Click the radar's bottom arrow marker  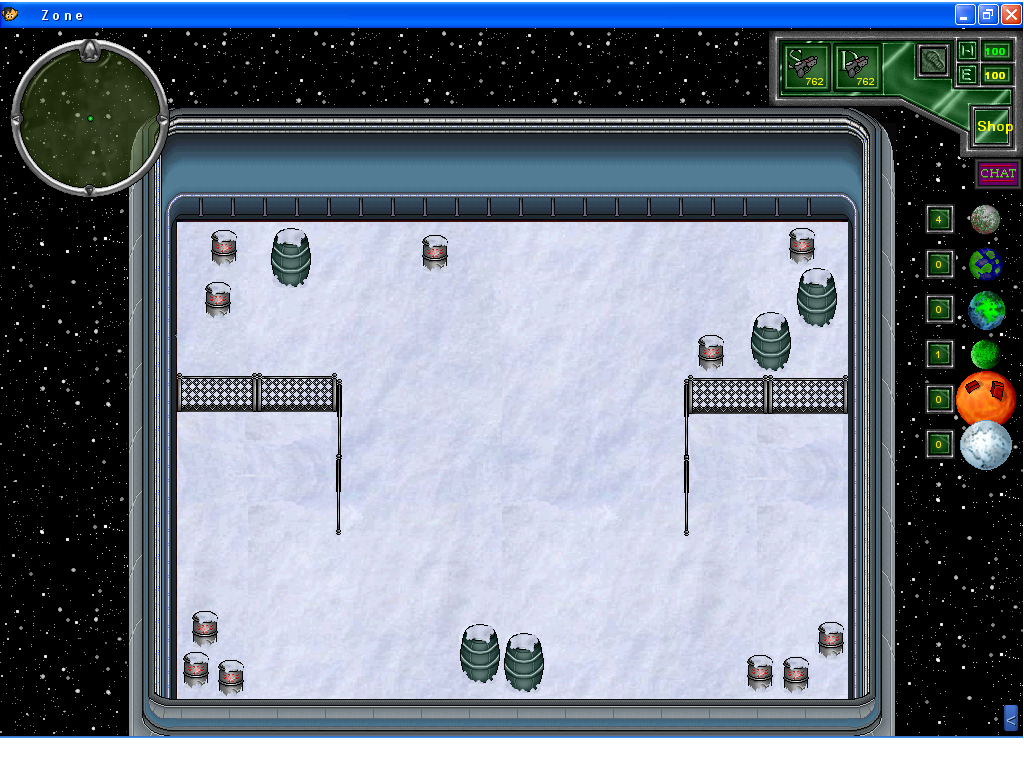pos(89,189)
